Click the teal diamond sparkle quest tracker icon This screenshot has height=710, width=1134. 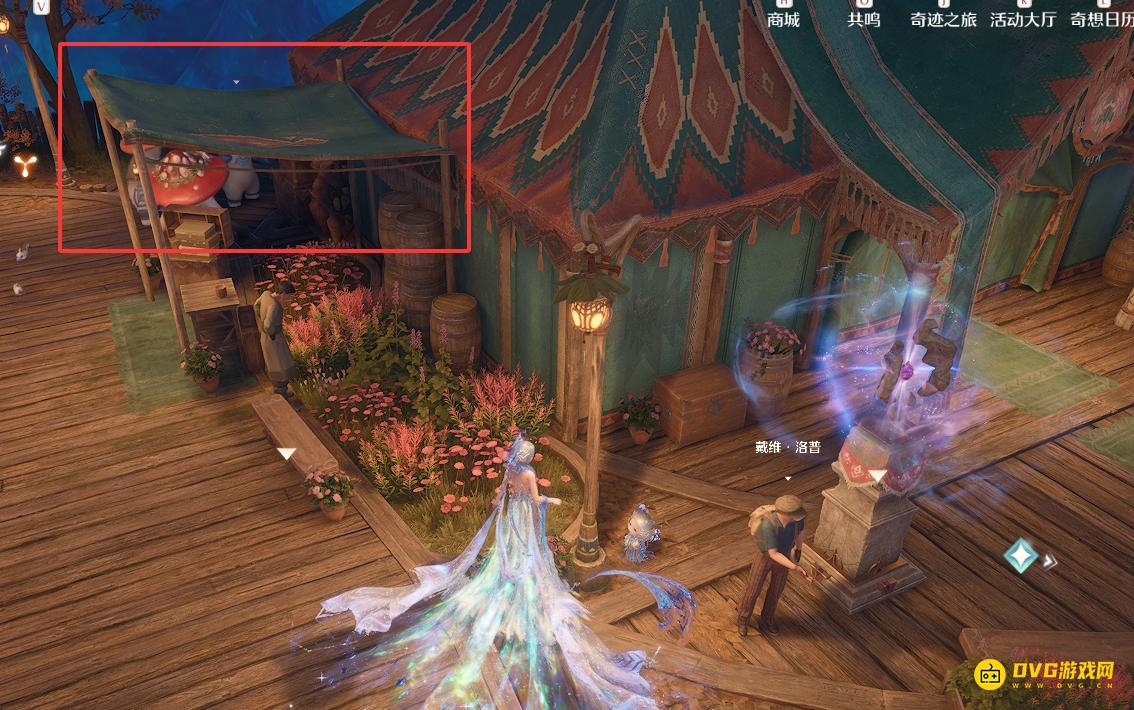tap(1021, 556)
